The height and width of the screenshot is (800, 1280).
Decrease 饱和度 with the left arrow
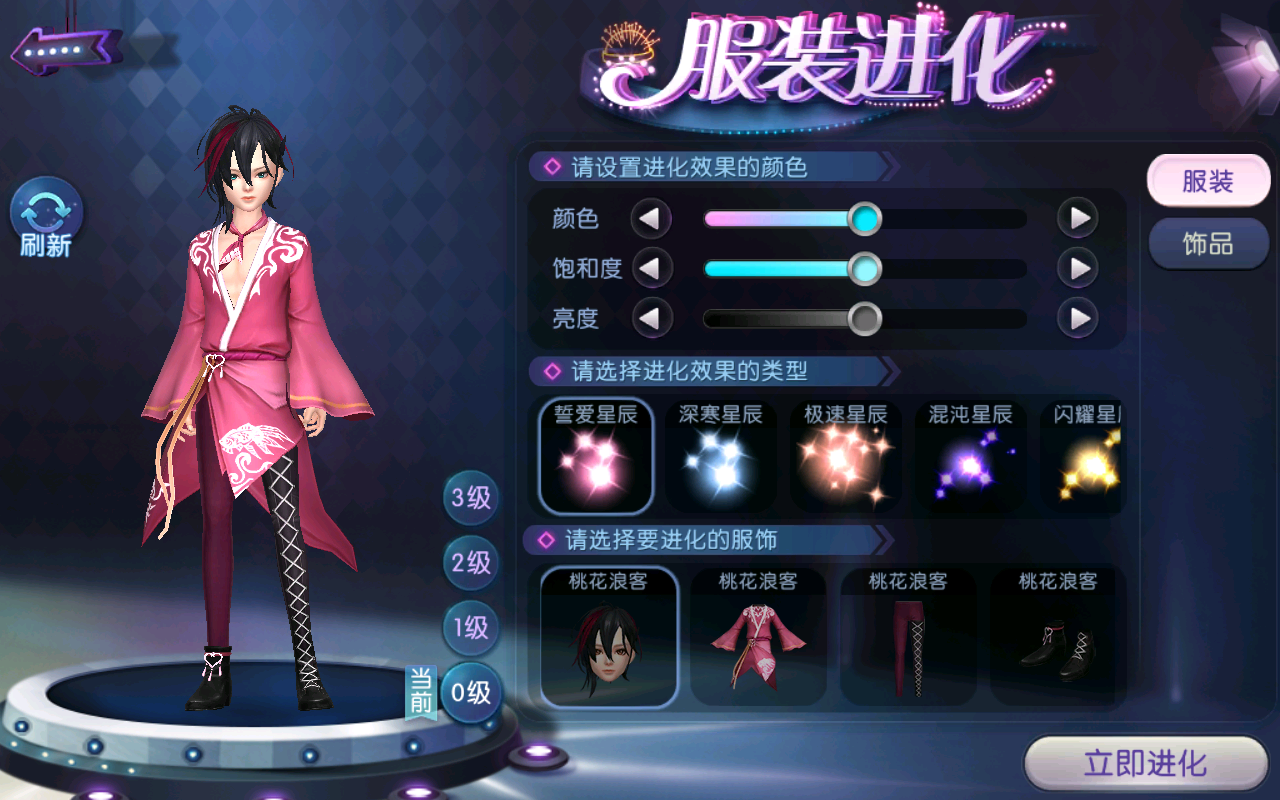pyautogui.click(x=651, y=268)
